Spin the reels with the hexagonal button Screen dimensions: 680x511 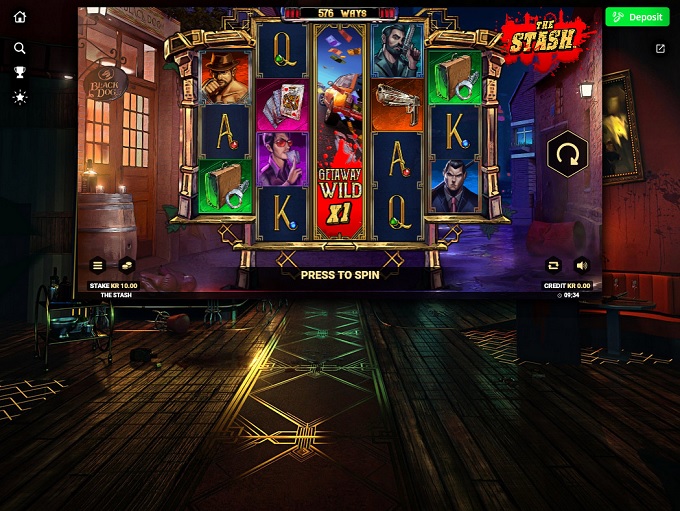pyautogui.click(x=567, y=154)
